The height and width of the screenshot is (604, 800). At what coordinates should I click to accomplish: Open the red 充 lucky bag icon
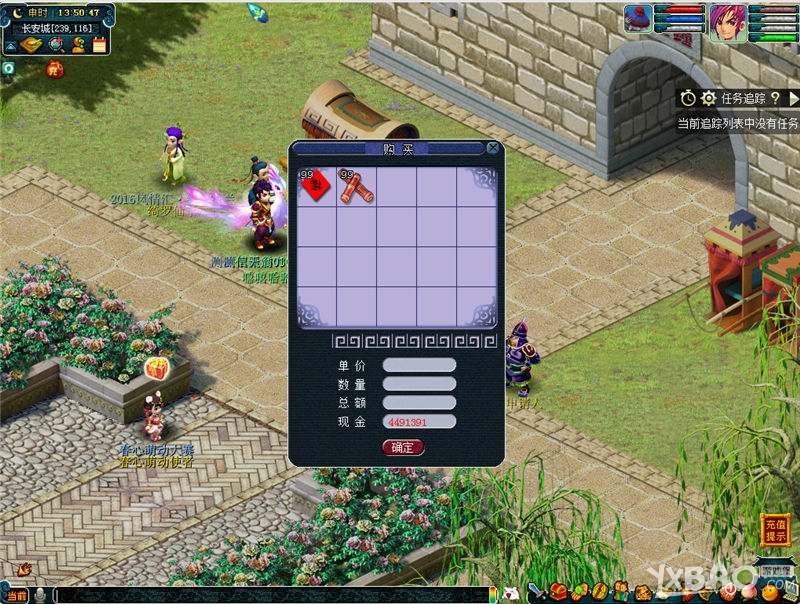click(54, 70)
